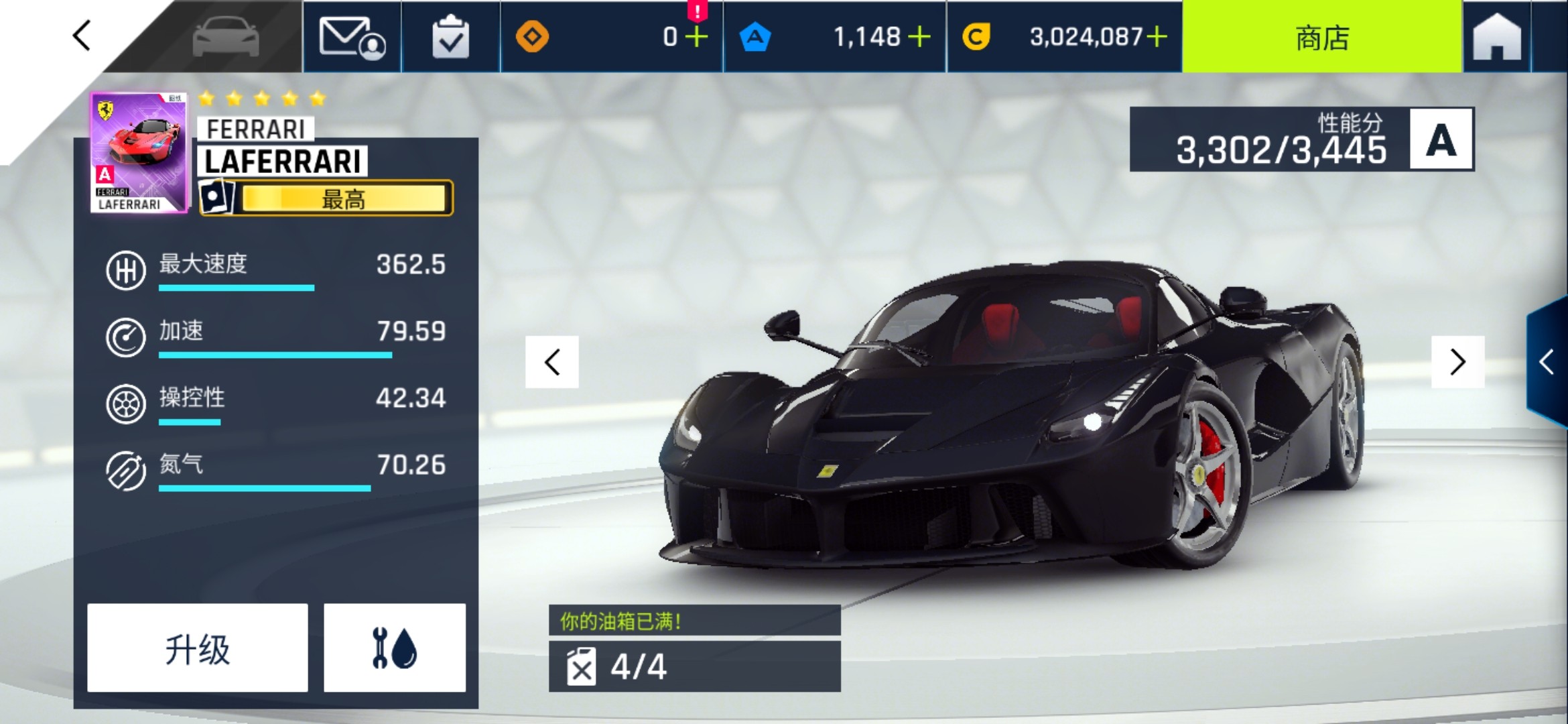Add more blue tokens

(919, 37)
